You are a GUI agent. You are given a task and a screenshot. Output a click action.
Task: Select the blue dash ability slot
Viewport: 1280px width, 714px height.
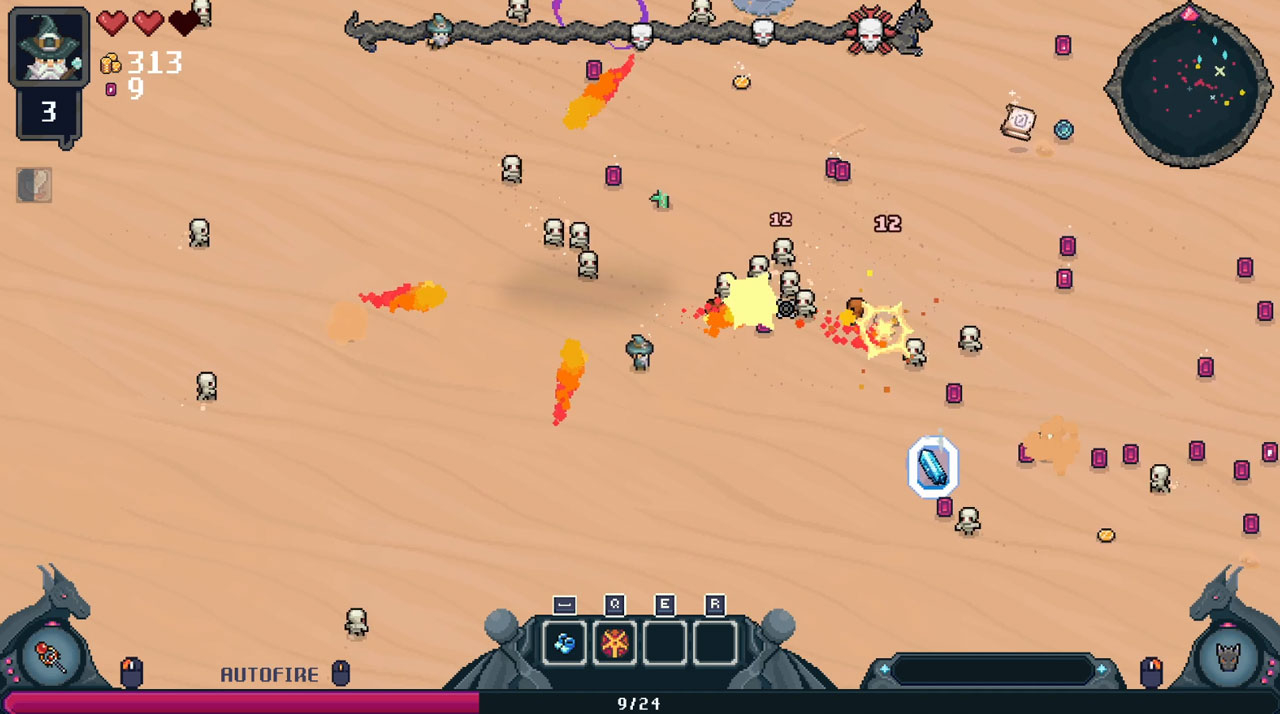coord(564,643)
